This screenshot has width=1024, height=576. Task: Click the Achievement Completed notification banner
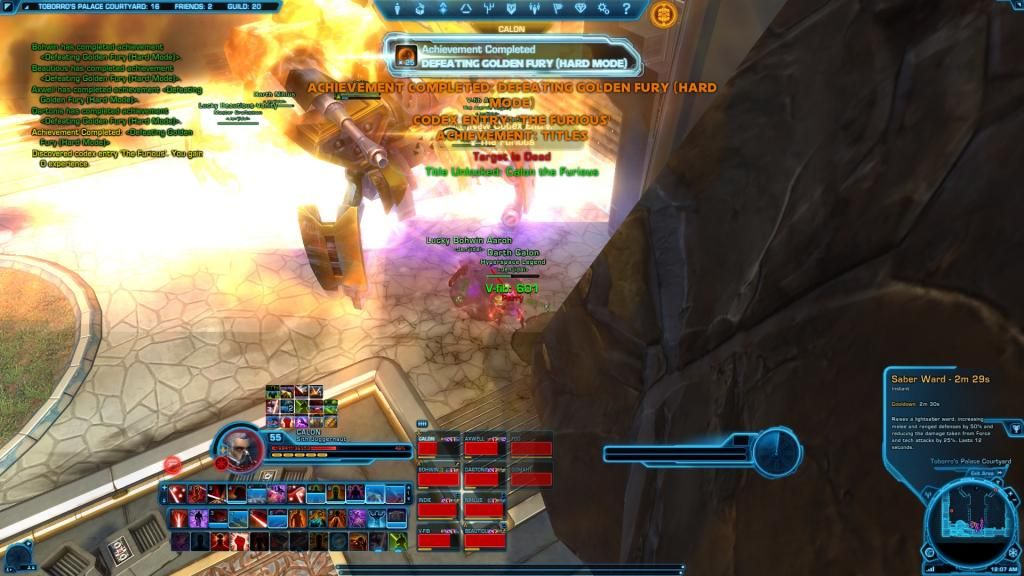pyautogui.click(x=510, y=56)
